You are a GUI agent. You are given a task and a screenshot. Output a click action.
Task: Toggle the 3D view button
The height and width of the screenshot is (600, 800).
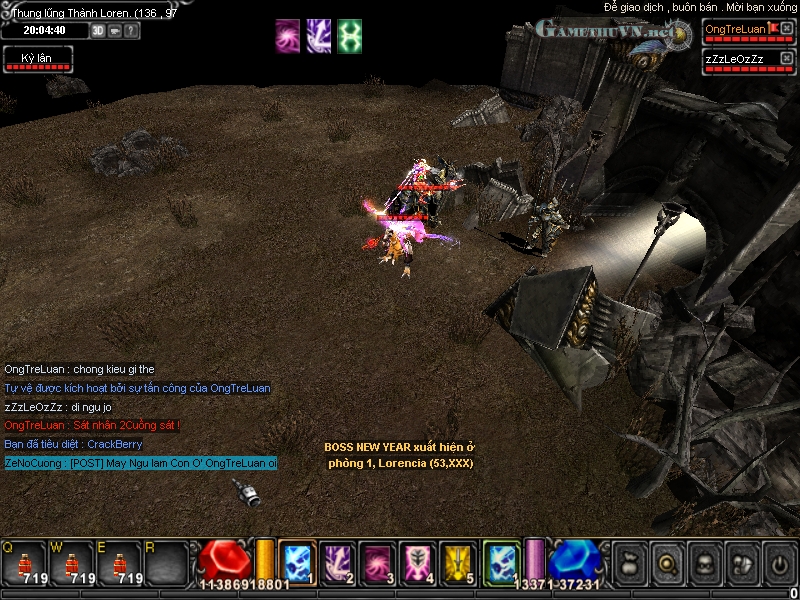[x=98, y=31]
